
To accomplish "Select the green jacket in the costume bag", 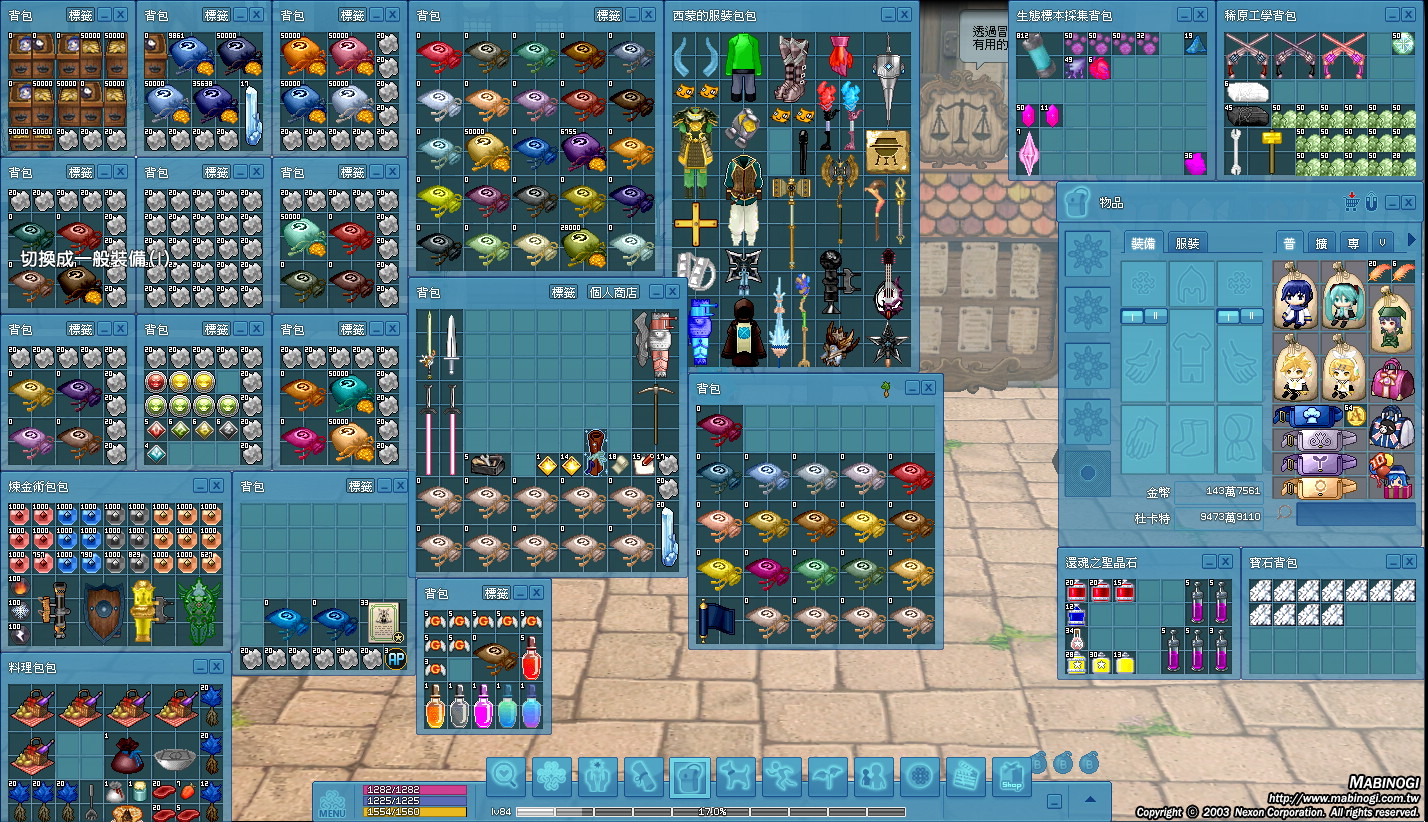I will click(x=742, y=65).
